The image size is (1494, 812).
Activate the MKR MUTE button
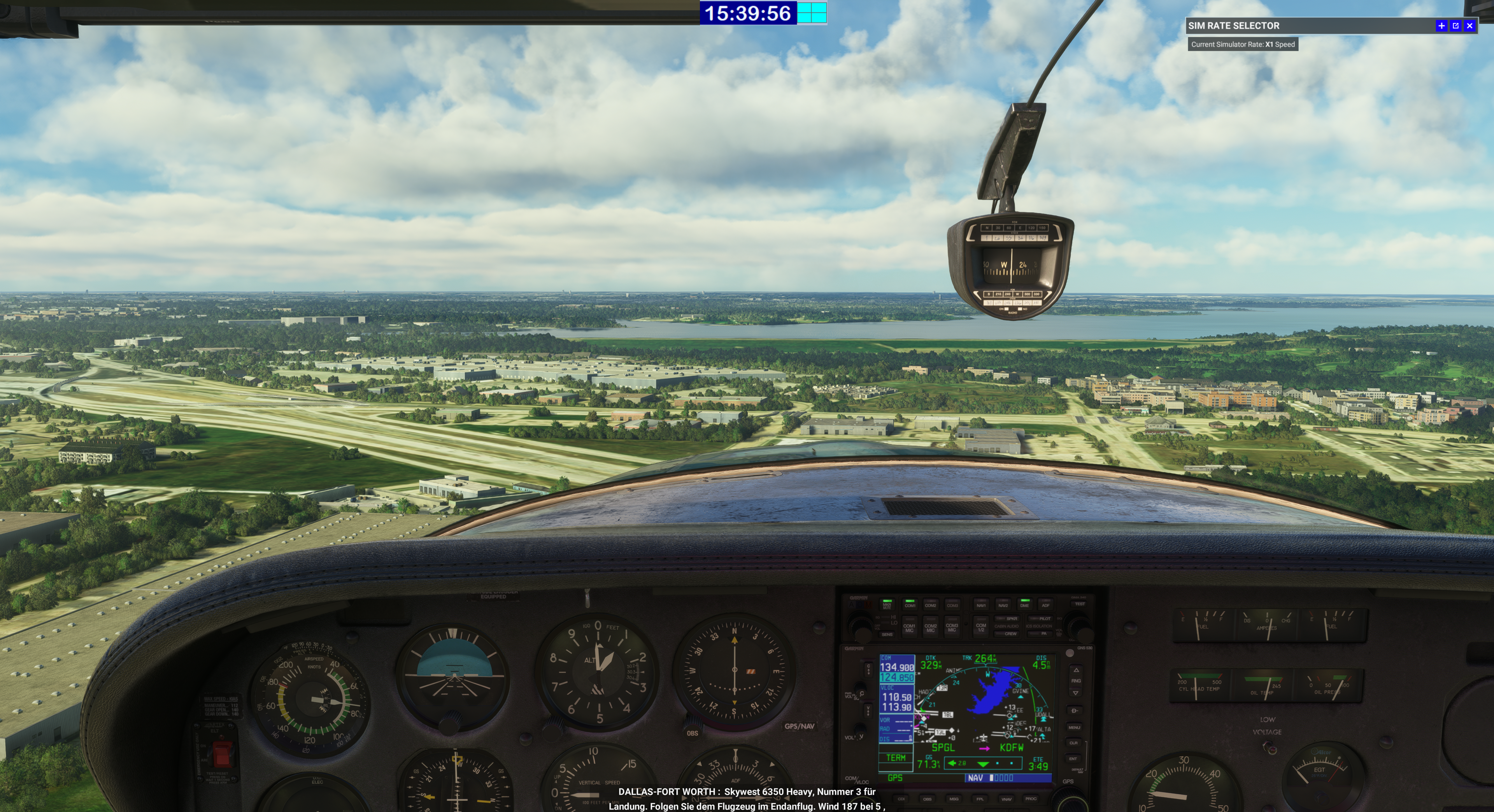tap(887, 604)
